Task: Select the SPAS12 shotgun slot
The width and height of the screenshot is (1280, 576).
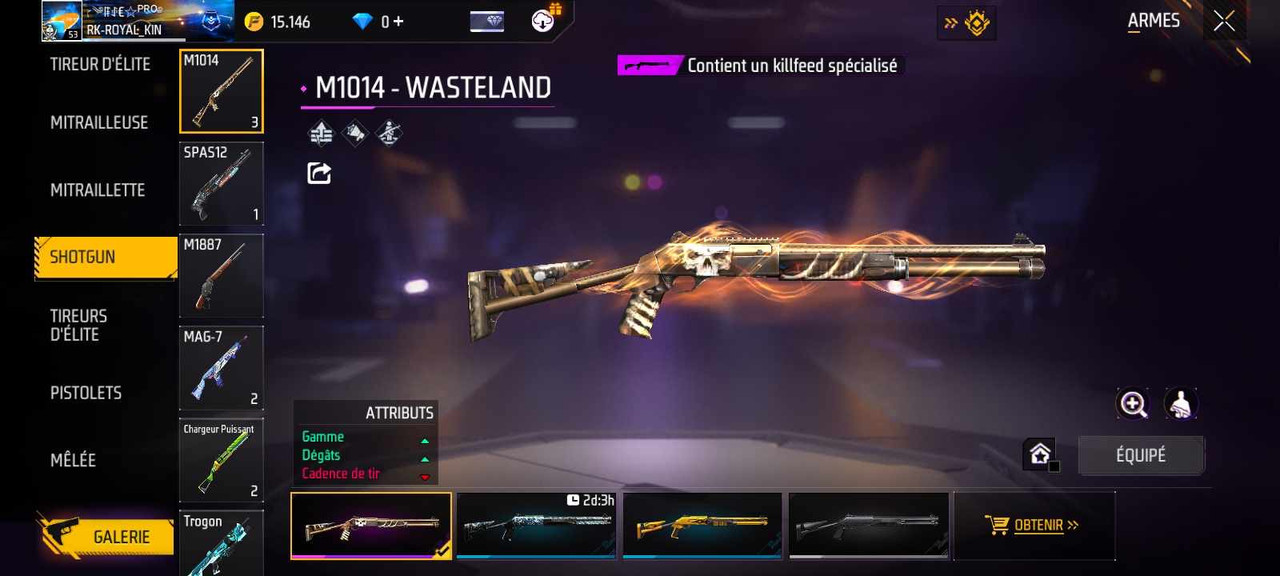Action: click(221, 184)
